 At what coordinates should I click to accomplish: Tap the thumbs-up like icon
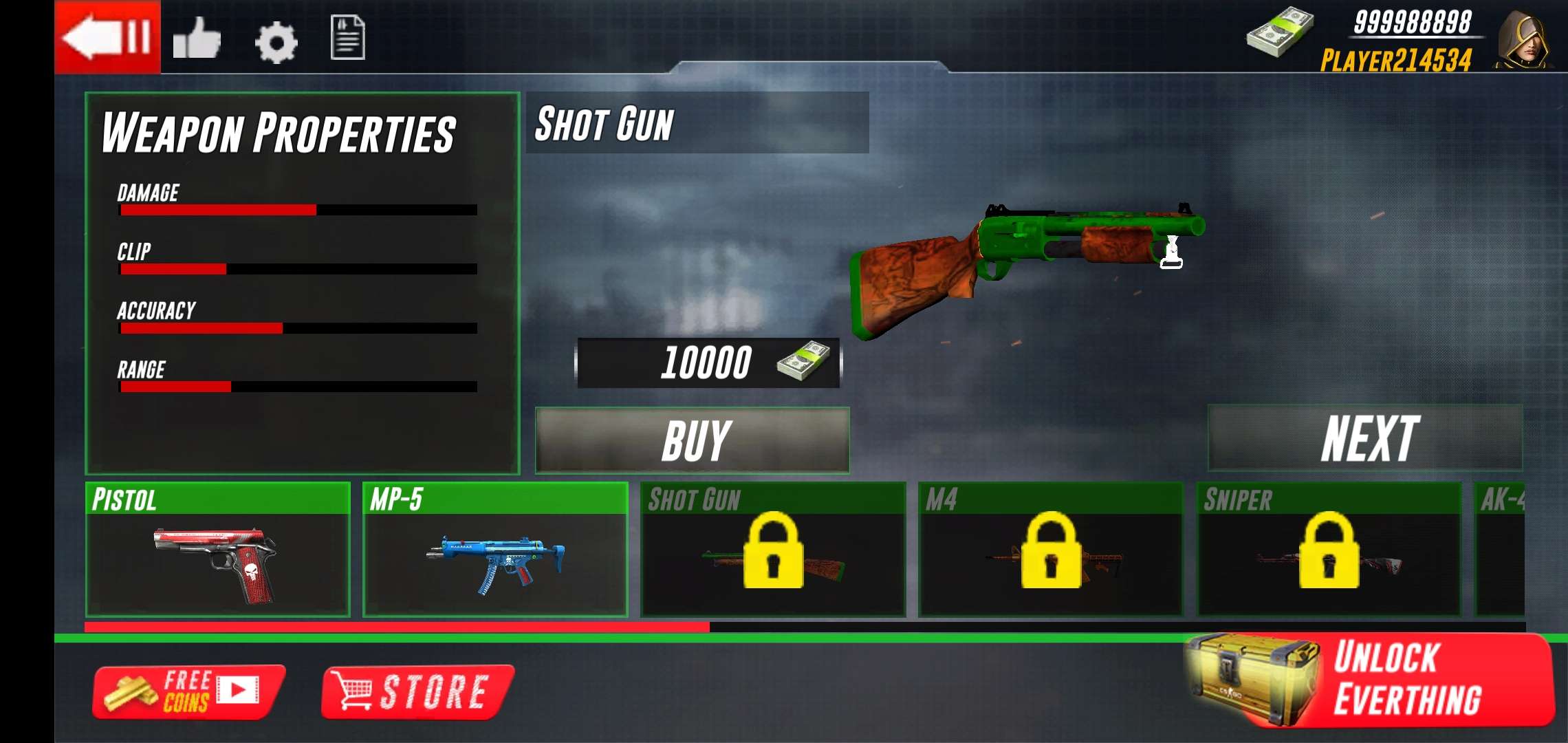(197, 39)
